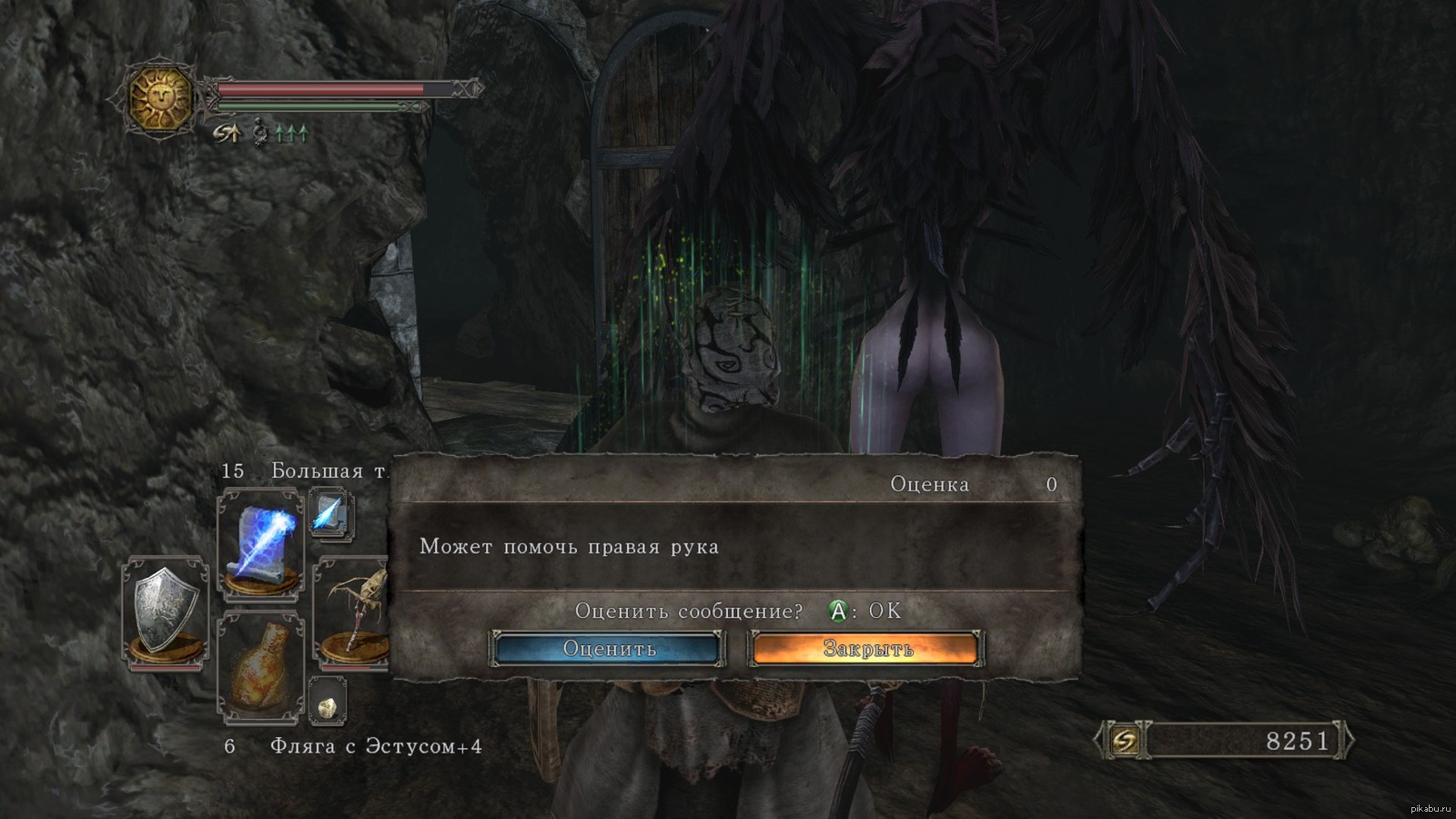Click the golden sun covenant emblem
1456x819 pixels.
pyautogui.click(x=161, y=98)
